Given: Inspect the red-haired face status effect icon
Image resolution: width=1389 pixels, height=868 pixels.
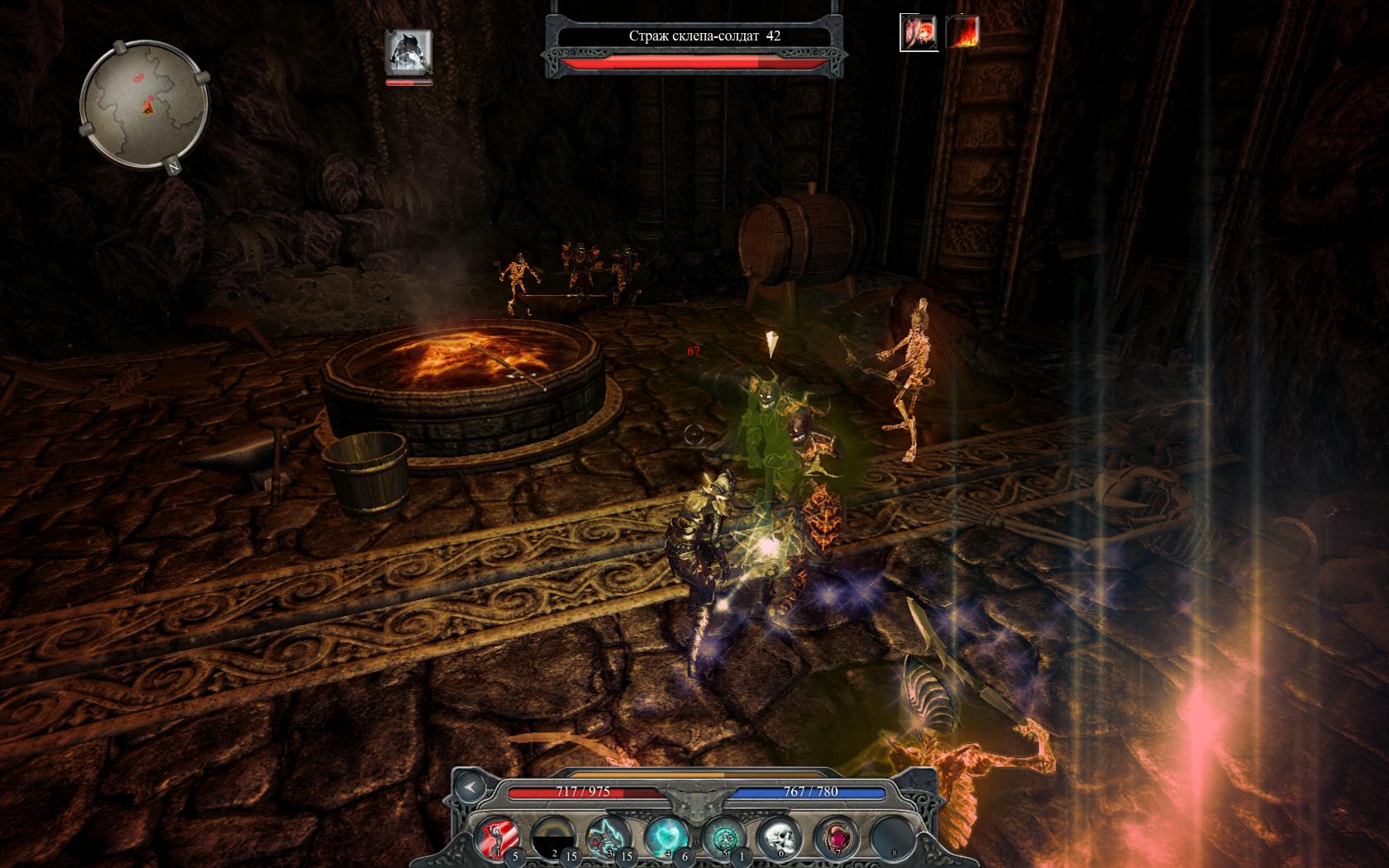Looking at the screenshot, I should 919,33.
